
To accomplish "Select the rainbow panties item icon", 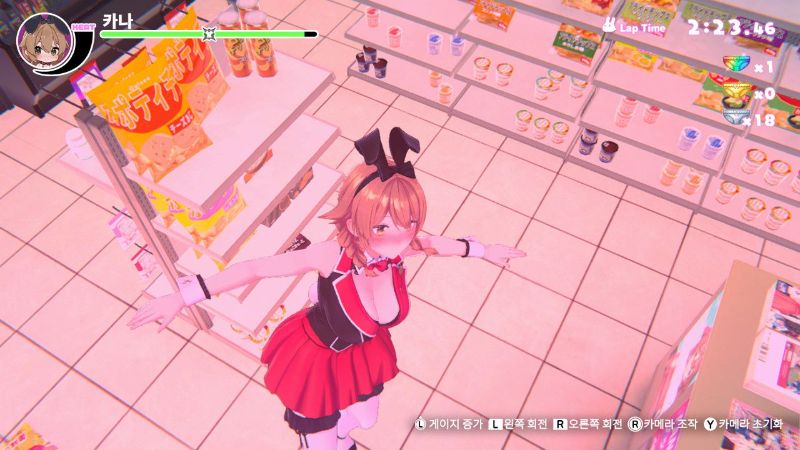I will tap(737, 65).
